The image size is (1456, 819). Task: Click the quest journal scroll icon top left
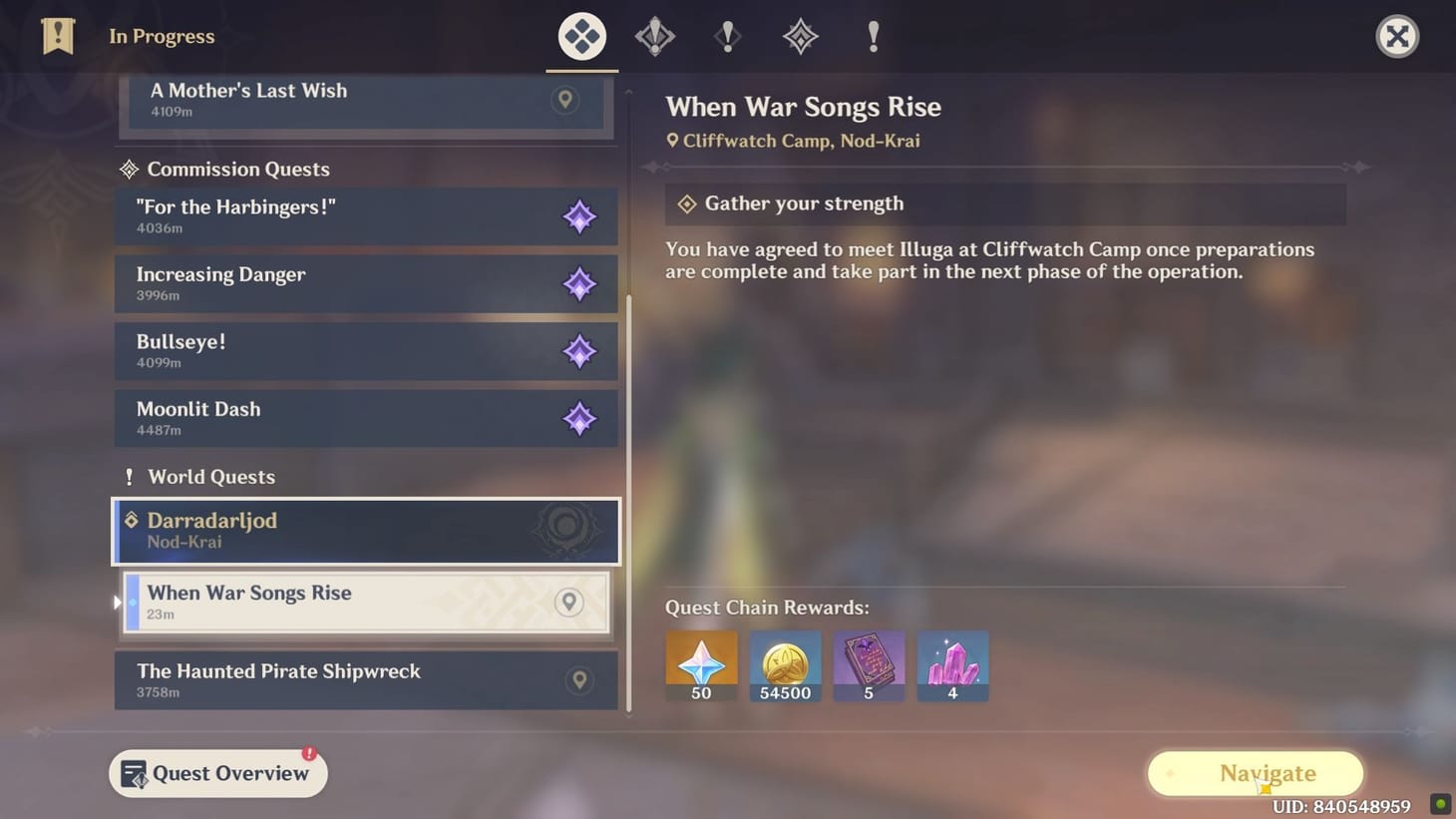[x=57, y=36]
